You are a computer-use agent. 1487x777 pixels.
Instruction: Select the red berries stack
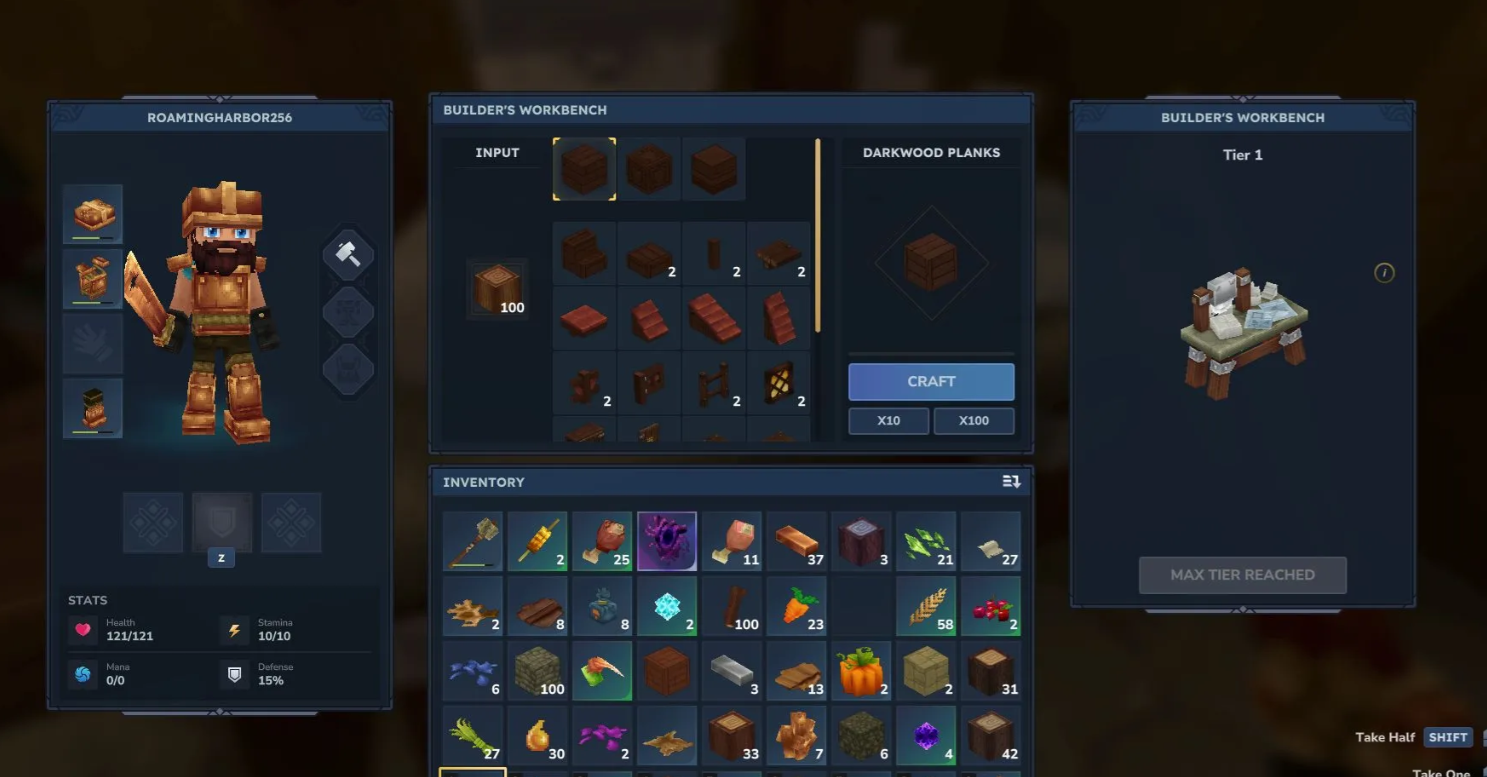coord(991,606)
